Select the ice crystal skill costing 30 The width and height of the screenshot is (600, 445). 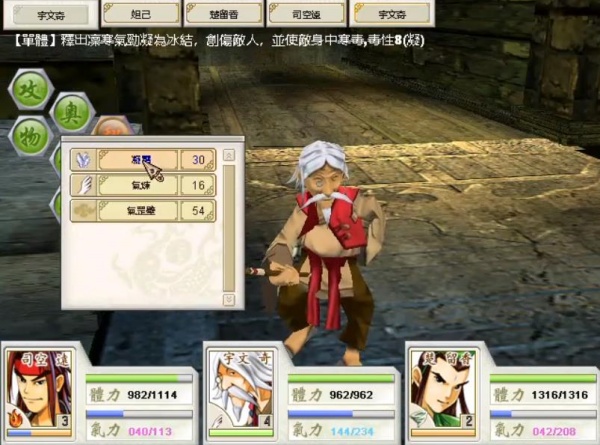click(140, 160)
